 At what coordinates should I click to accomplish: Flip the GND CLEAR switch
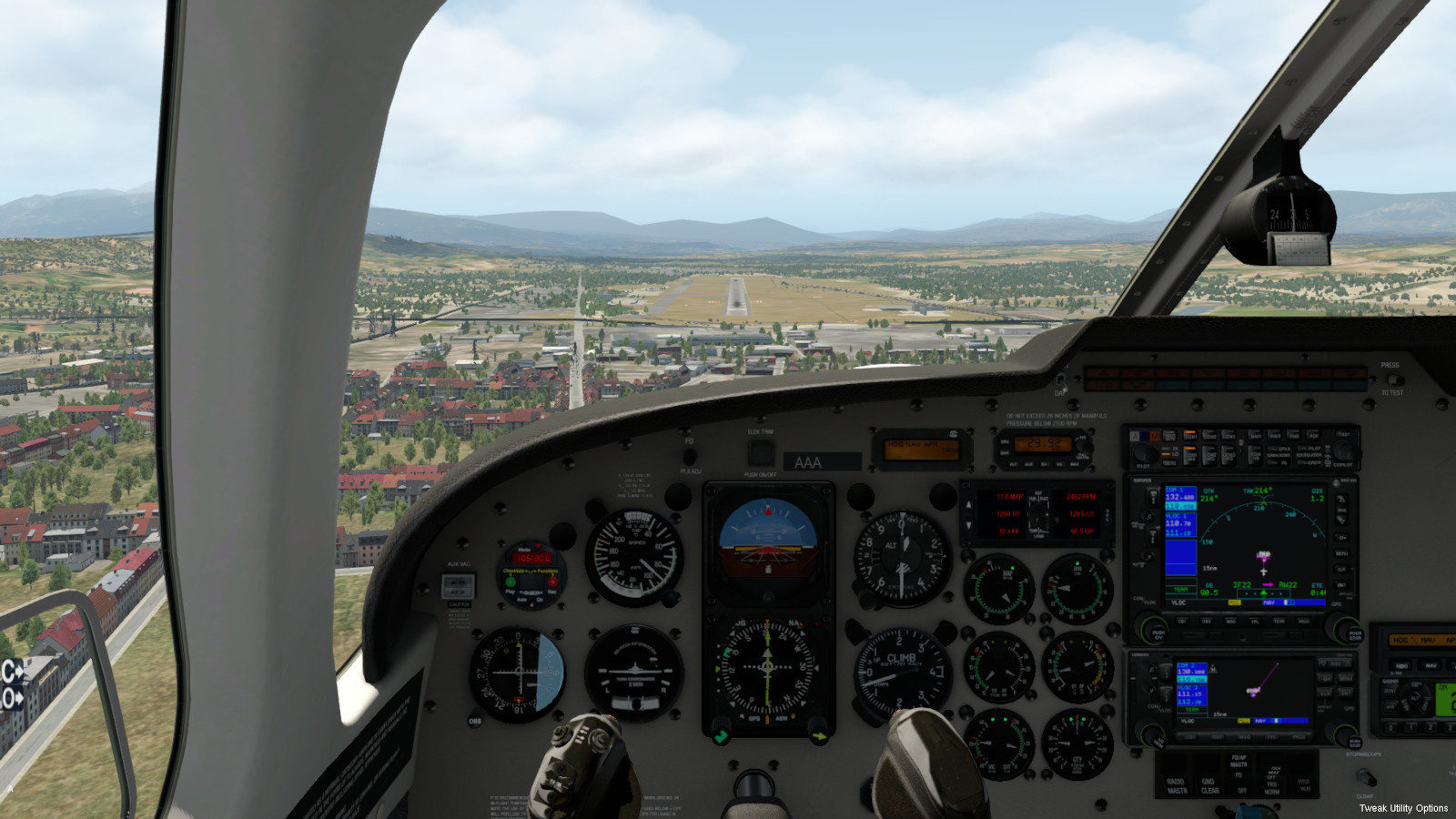[x=1209, y=769]
